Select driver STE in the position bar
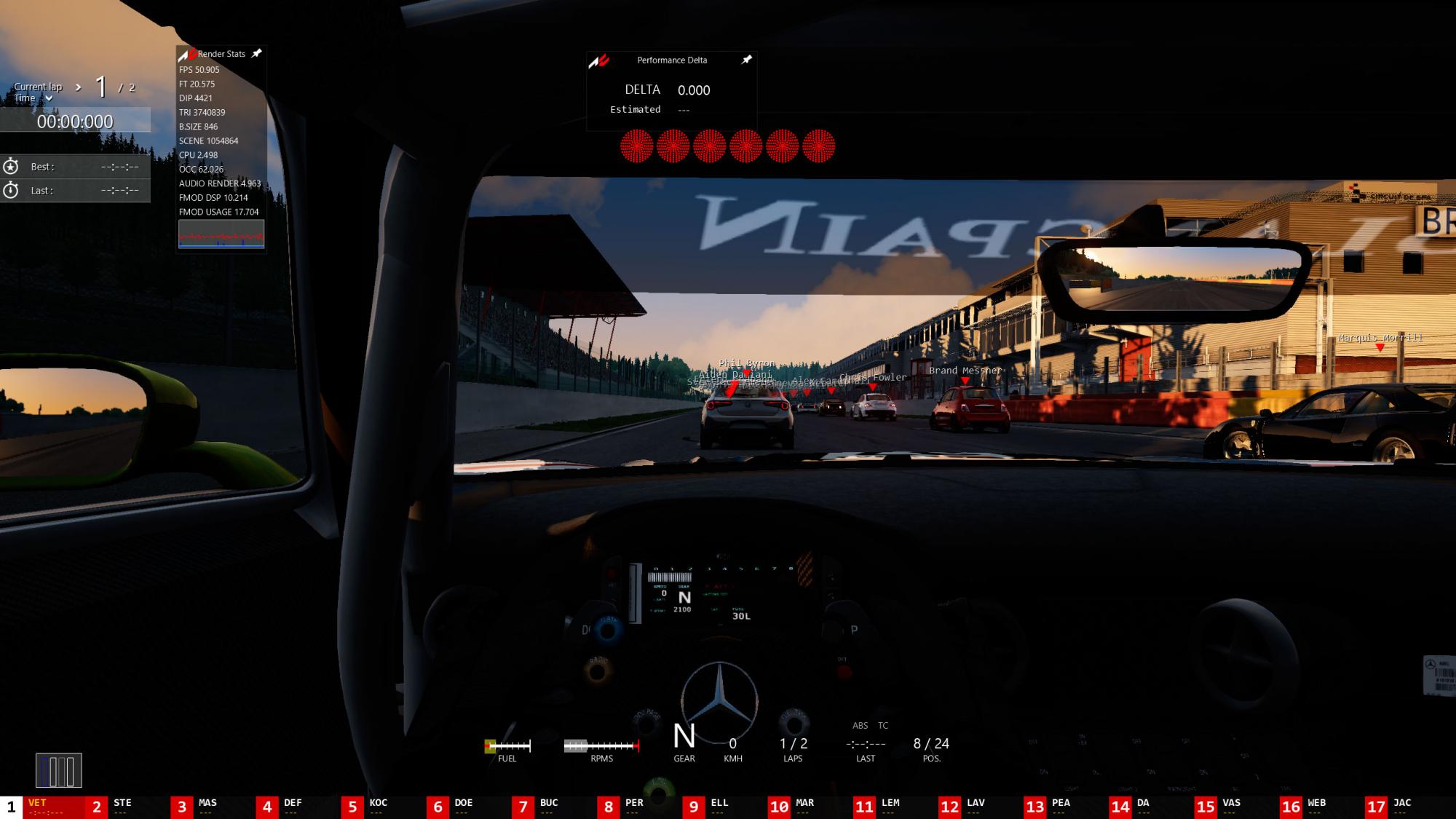 pyautogui.click(x=122, y=807)
